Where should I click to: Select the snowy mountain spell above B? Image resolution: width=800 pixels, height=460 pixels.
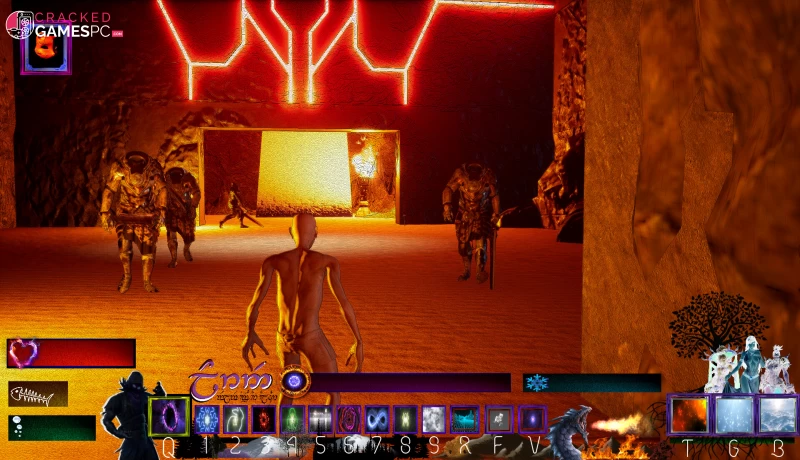tap(777, 414)
